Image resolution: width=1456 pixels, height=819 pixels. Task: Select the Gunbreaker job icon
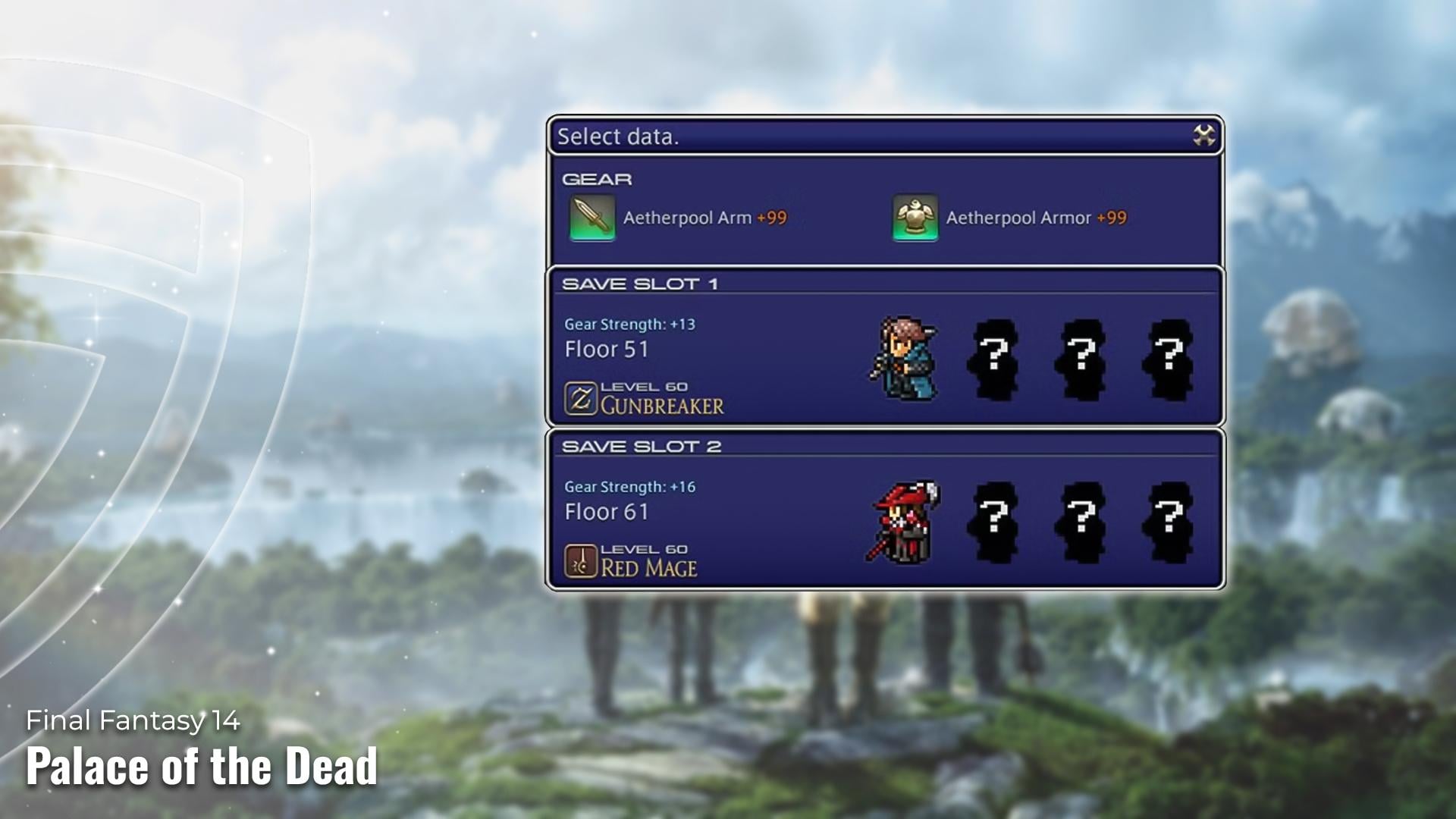[x=579, y=397]
